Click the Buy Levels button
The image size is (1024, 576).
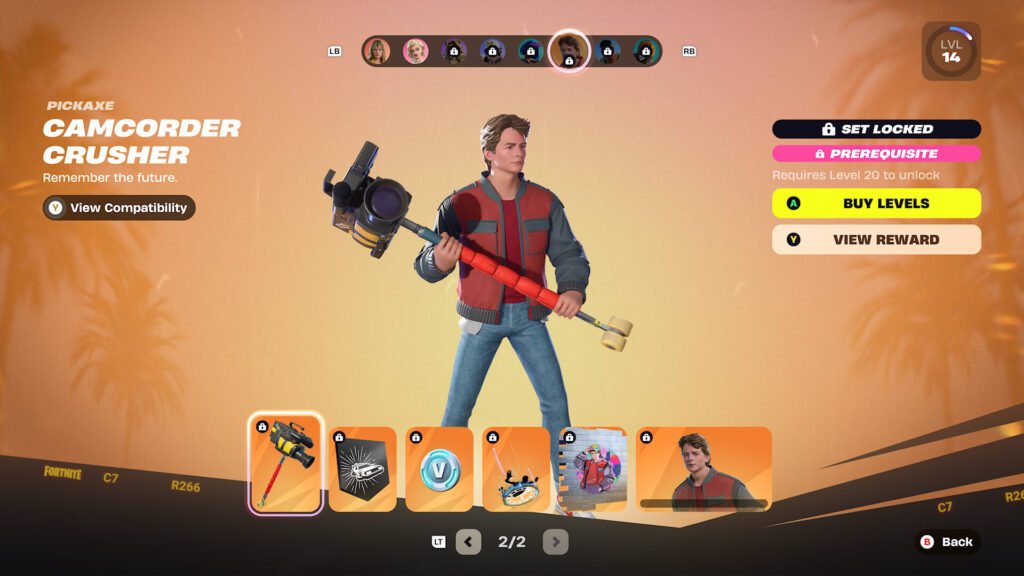(876, 203)
